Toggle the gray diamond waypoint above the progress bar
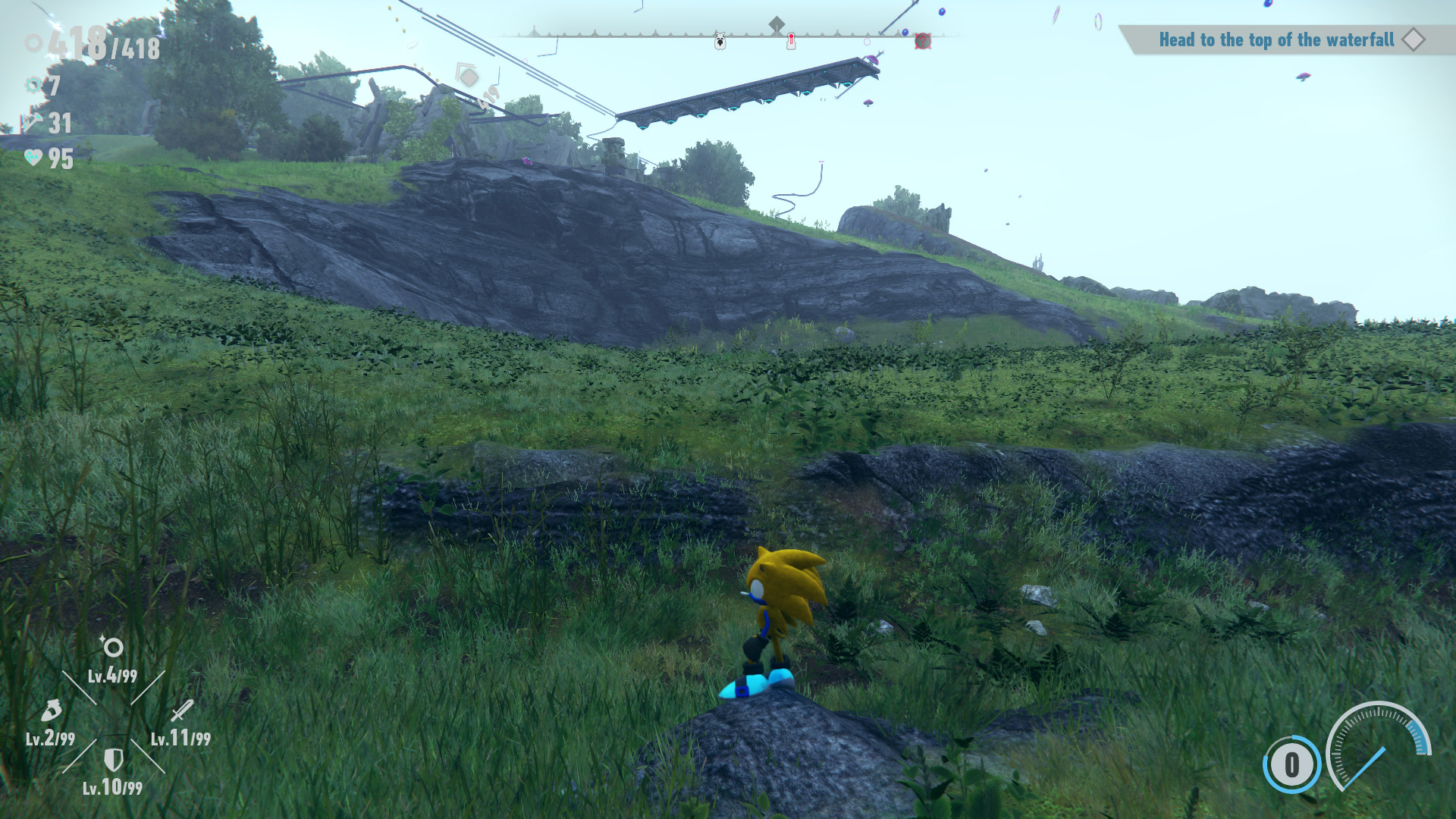Image resolution: width=1456 pixels, height=819 pixels. [777, 22]
